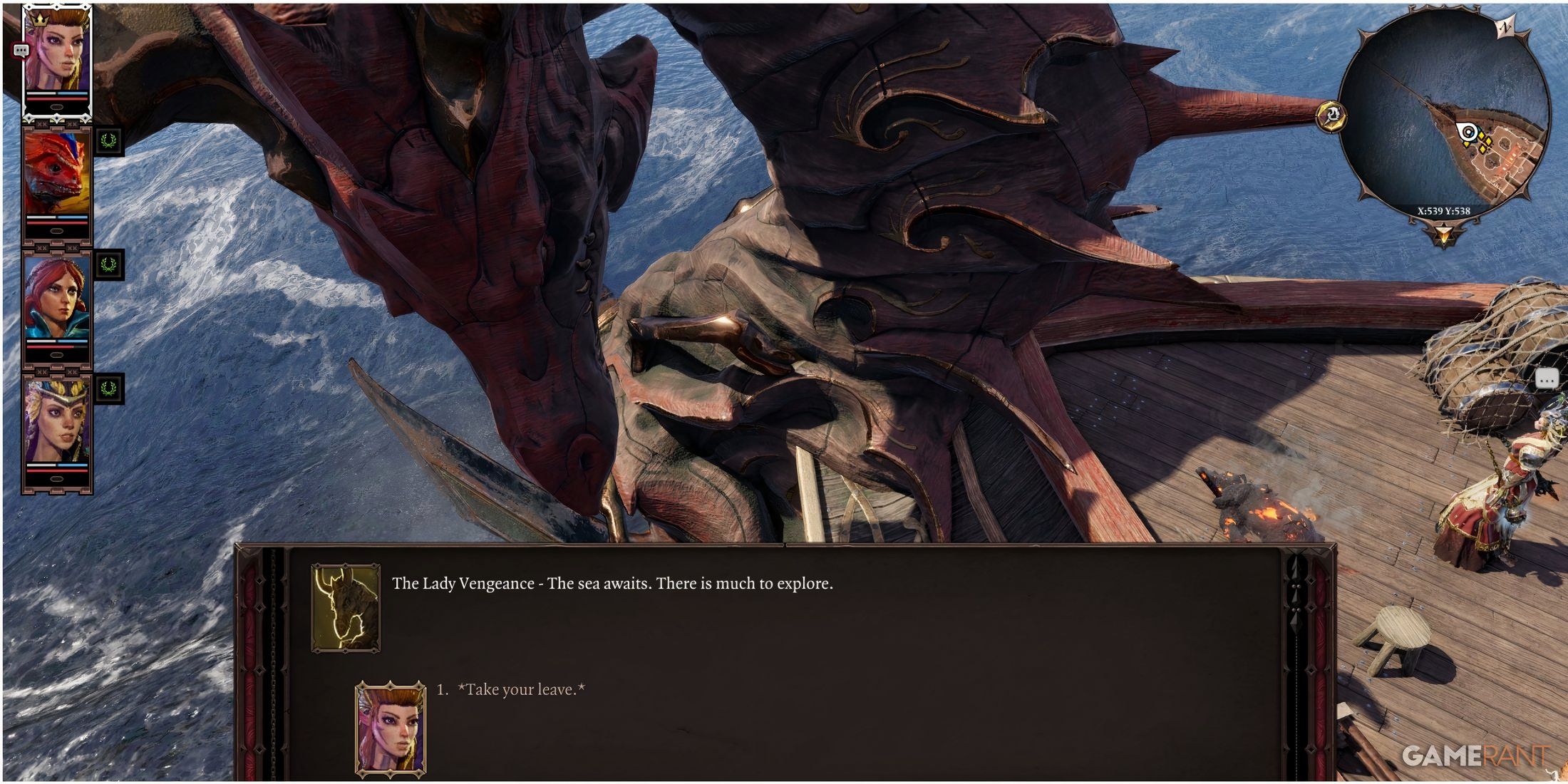
Task: Click the orange triangle gem under the minimap
Action: point(1444,234)
